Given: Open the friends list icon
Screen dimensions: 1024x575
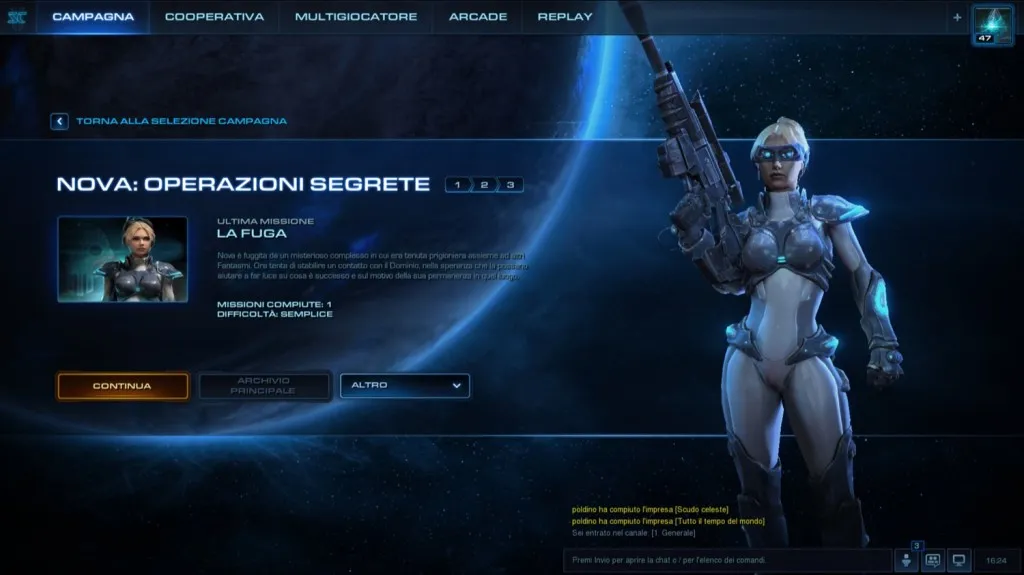Looking at the screenshot, I should coord(907,561).
